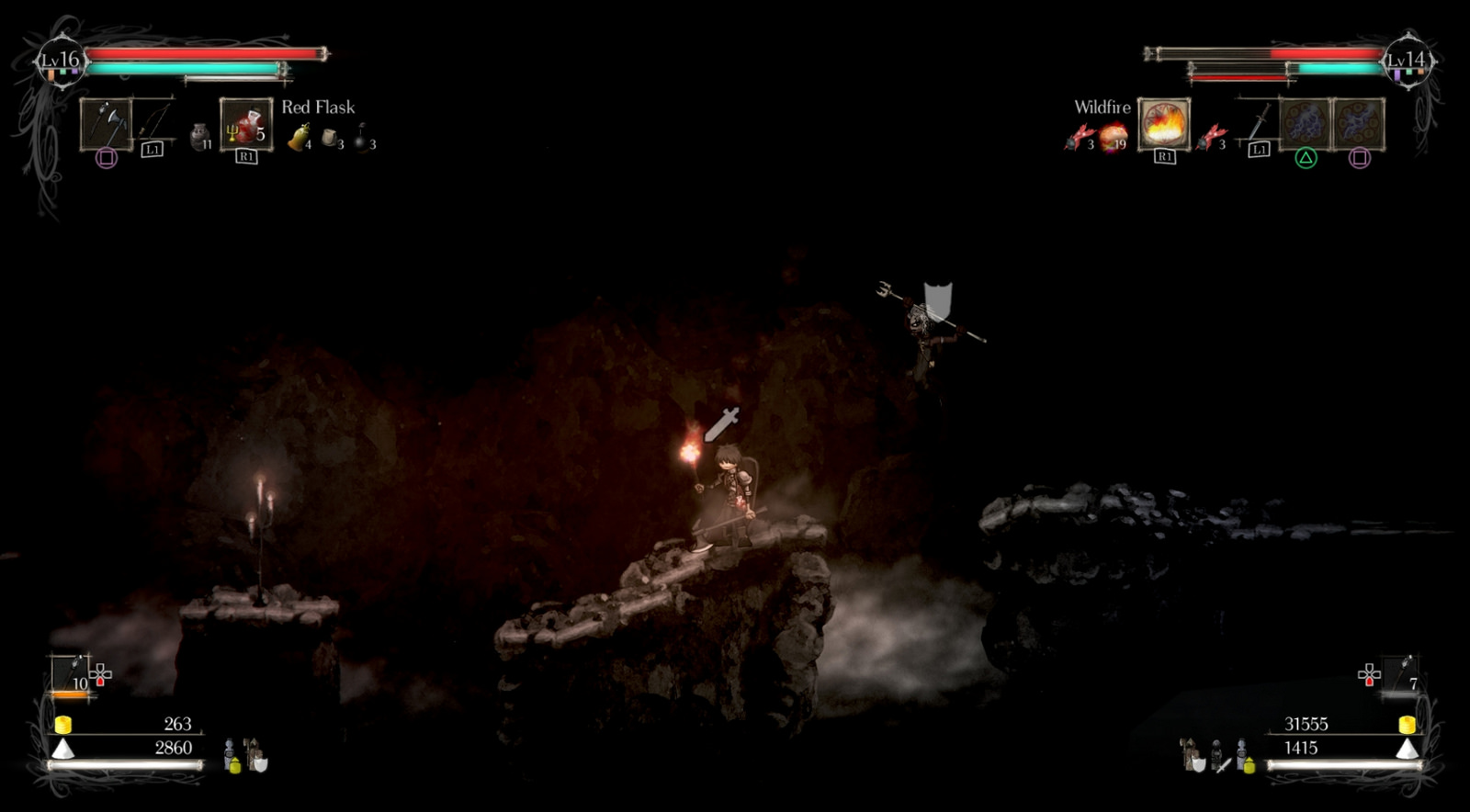Select the grey clay pot item
Image resolution: width=1470 pixels, height=812 pixels.
tap(199, 136)
